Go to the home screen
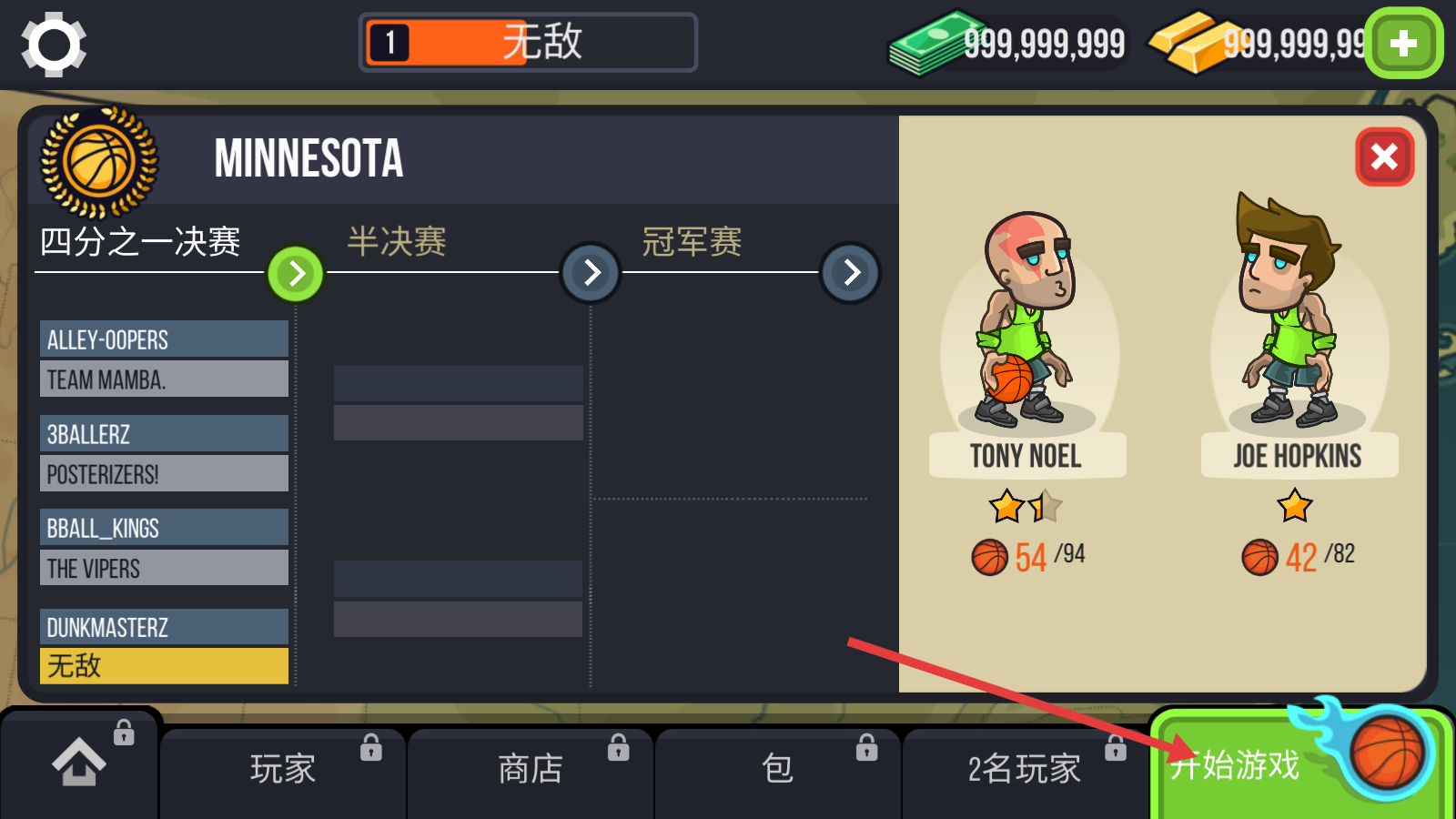1456x819 pixels. click(x=79, y=763)
